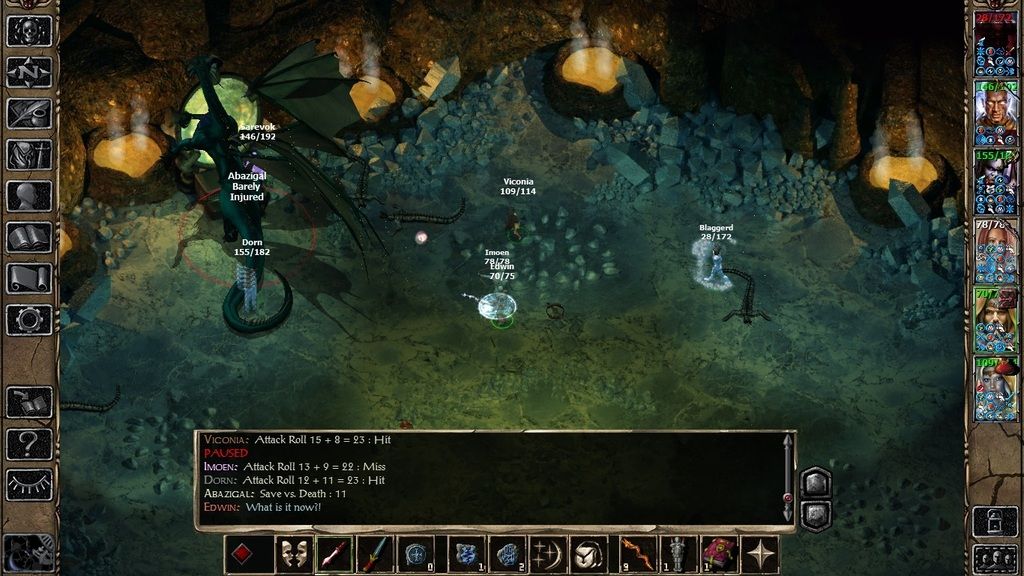Screen dimensions: 1024x576
Task: Open the mage spellbook
Action: [x=29, y=237]
